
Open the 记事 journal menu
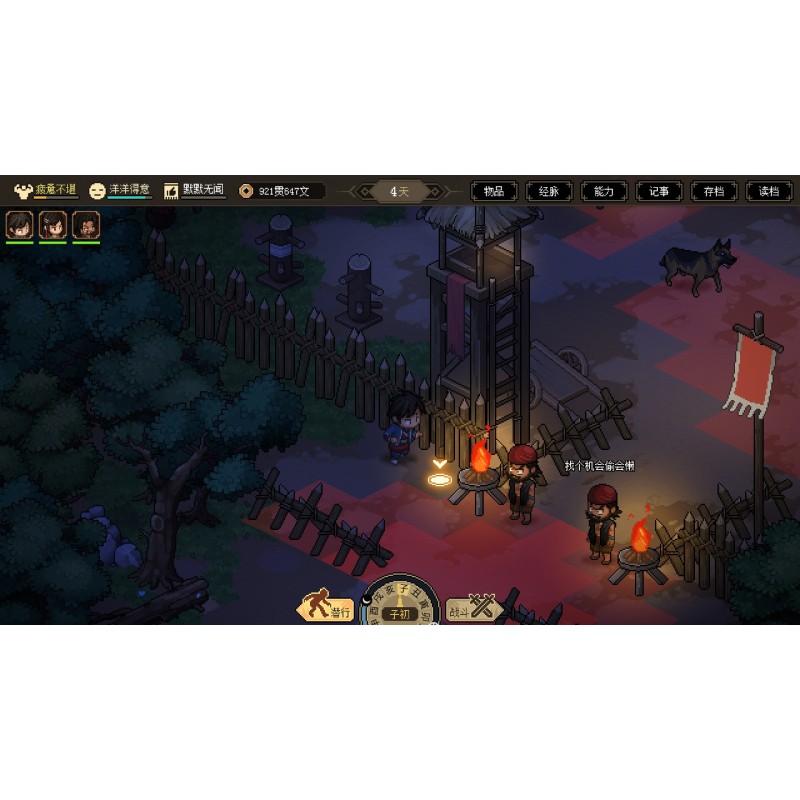(659, 191)
